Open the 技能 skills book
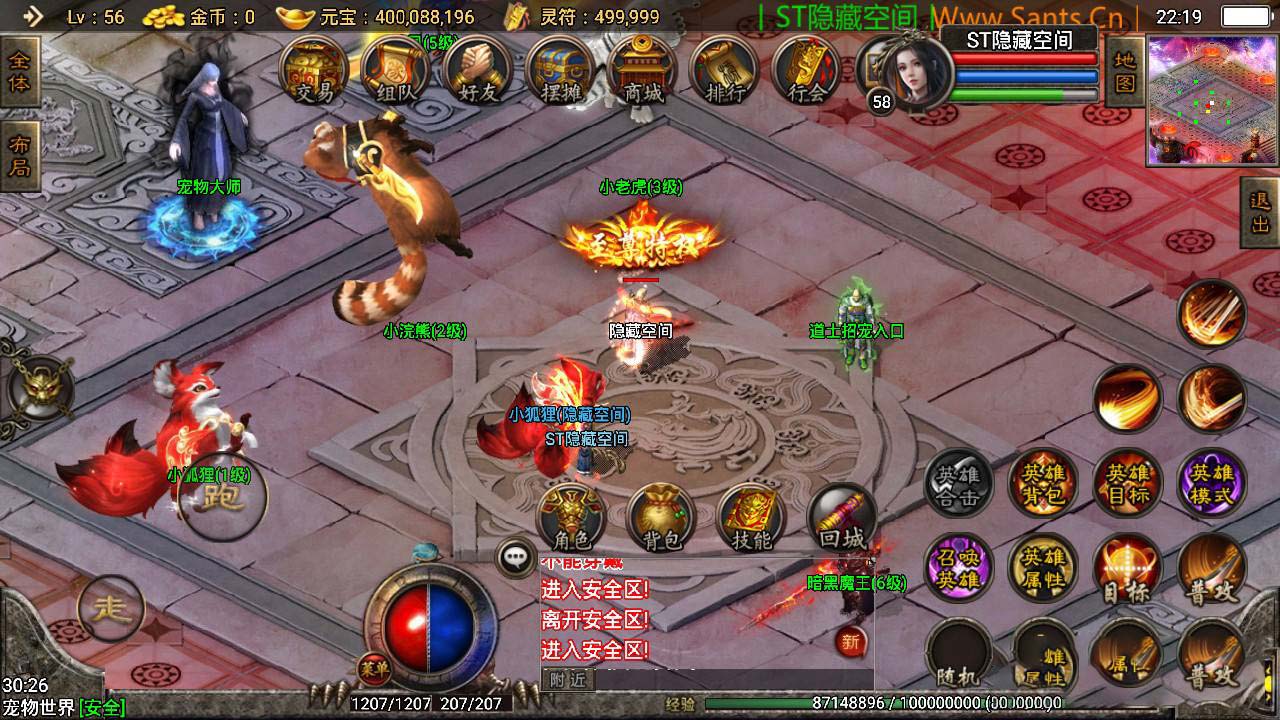 [x=751, y=517]
